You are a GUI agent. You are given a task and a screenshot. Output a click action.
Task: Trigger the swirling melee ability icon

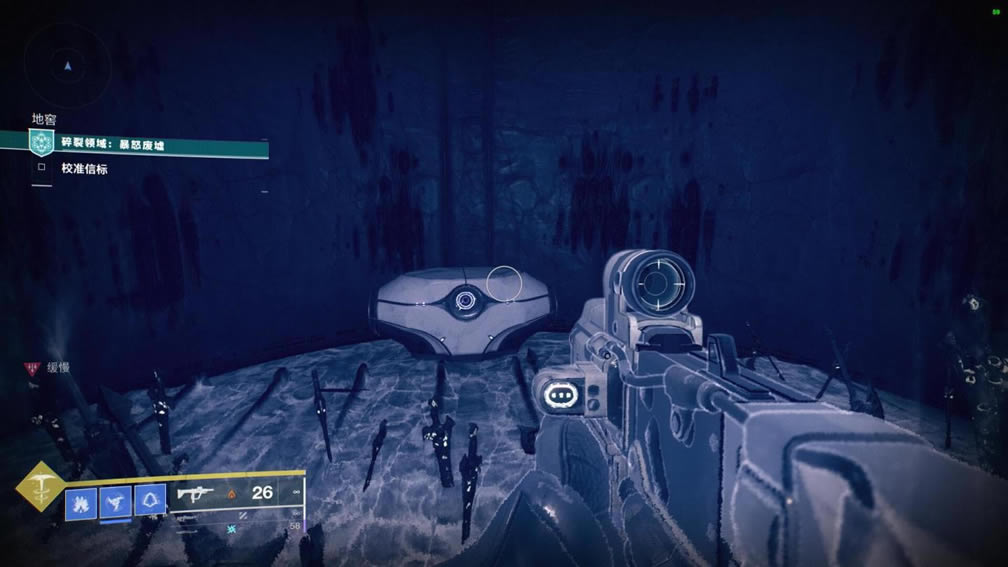point(115,501)
